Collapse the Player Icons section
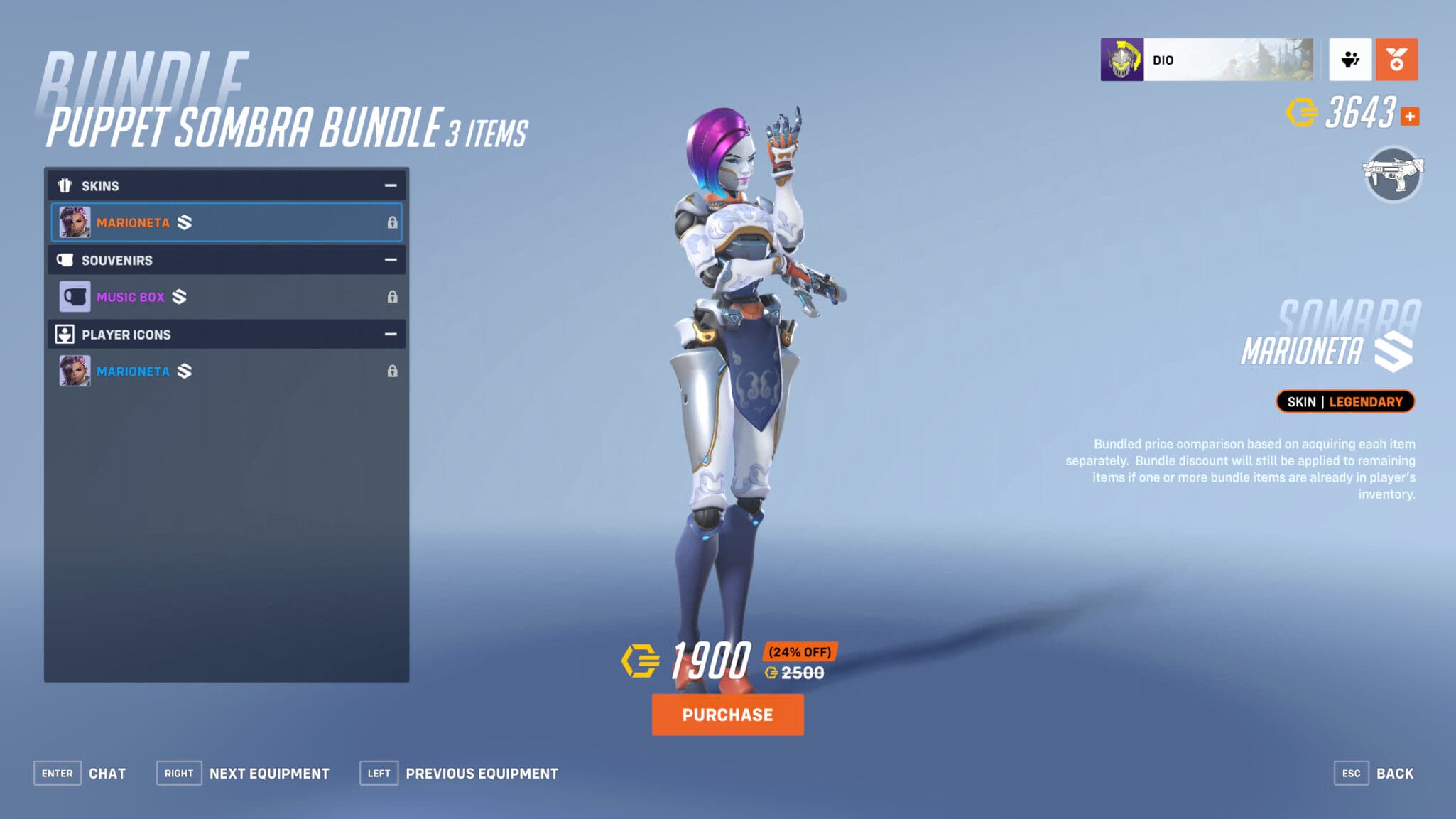1456x819 pixels. (390, 334)
